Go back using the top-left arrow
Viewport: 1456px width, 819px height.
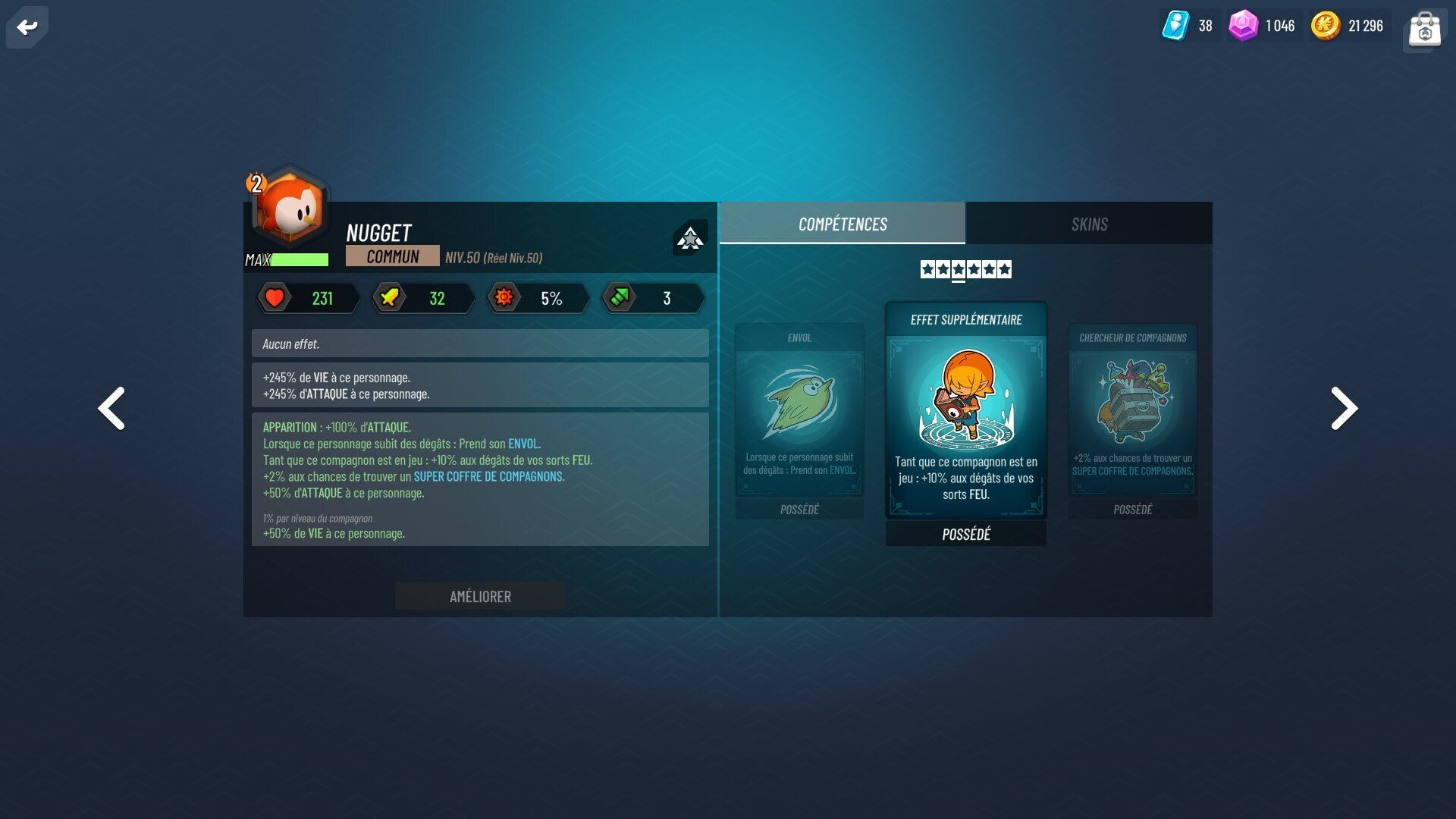(27, 27)
